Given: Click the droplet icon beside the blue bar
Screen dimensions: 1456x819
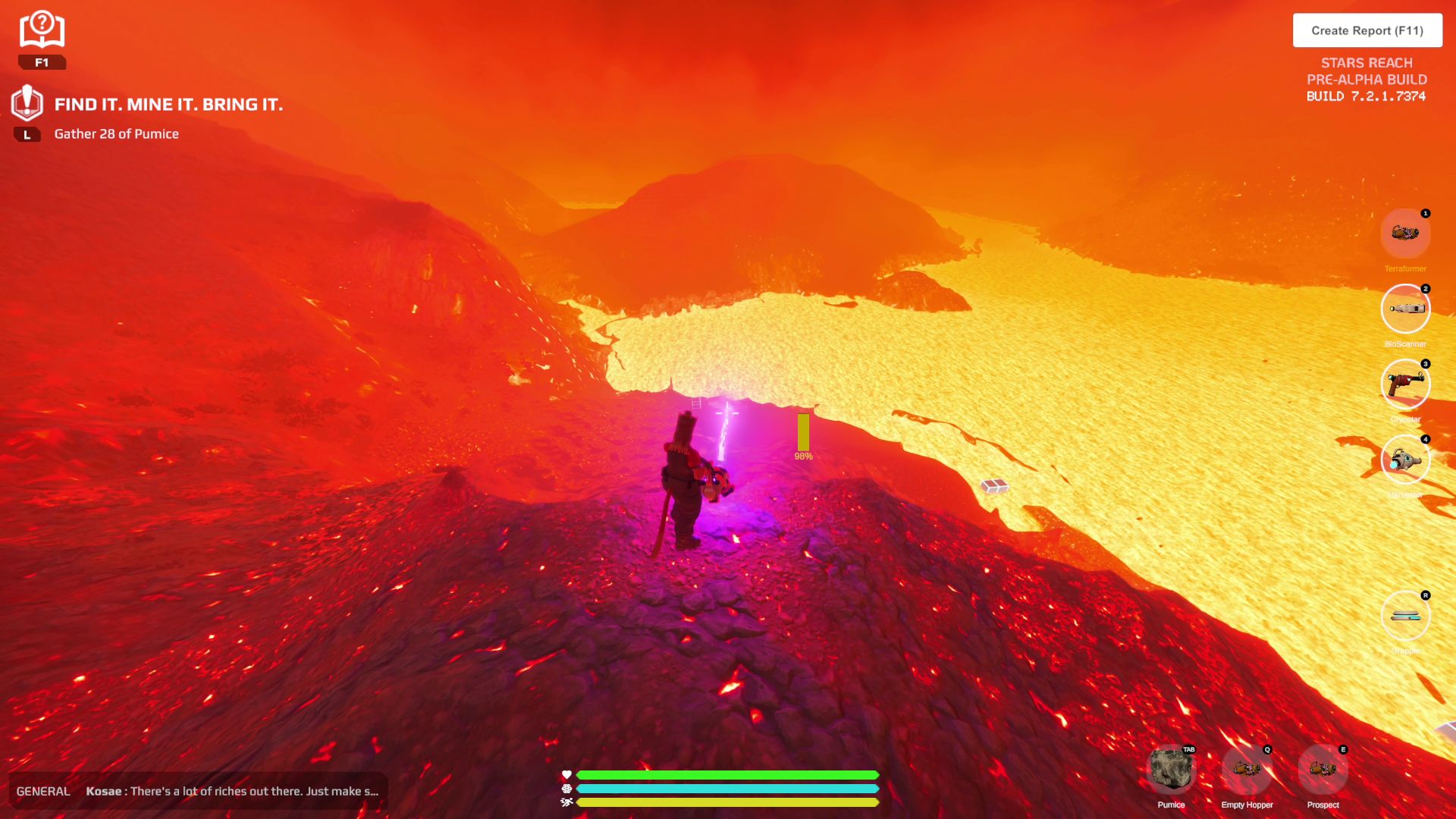Looking at the screenshot, I should point(566,790).
